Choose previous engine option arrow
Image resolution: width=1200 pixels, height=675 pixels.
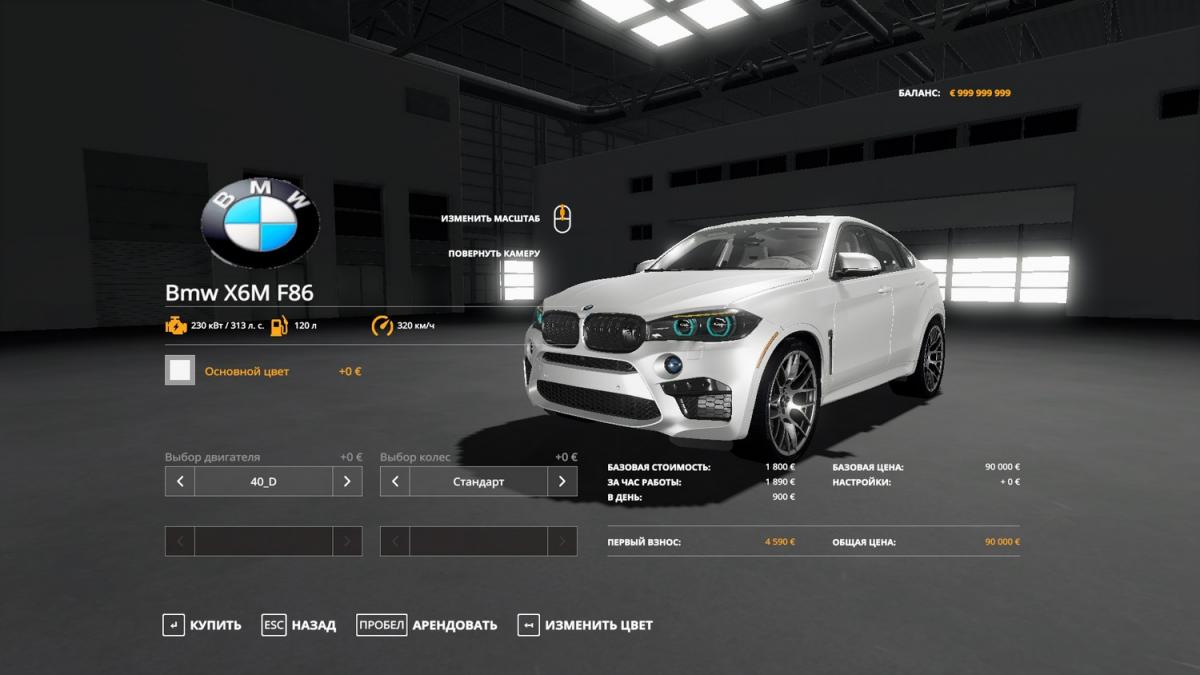point(180,481)
